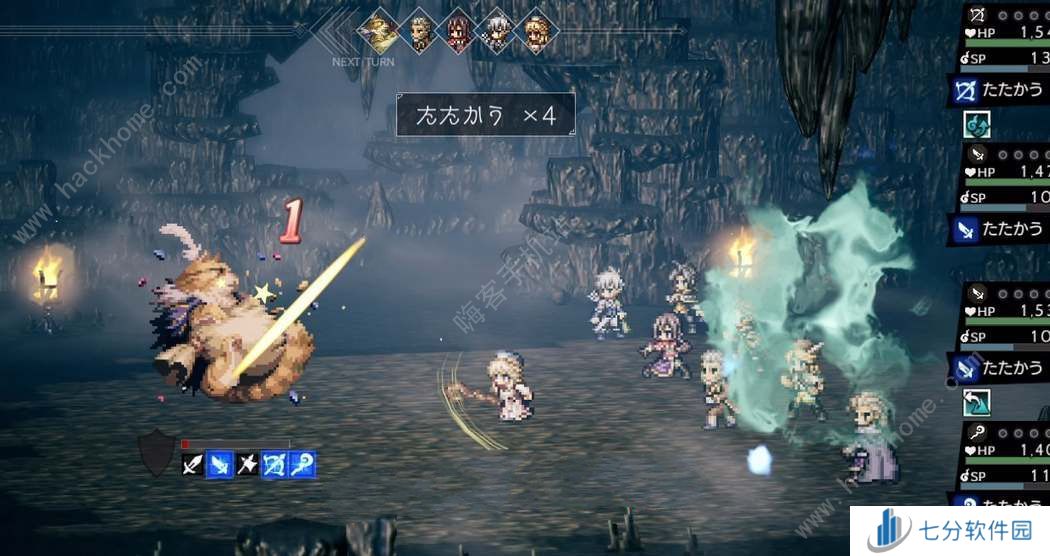Pick the blonde hat-wearing character's turn portrait
Screen dimensions: 1050x556
[x=536, y=32]
